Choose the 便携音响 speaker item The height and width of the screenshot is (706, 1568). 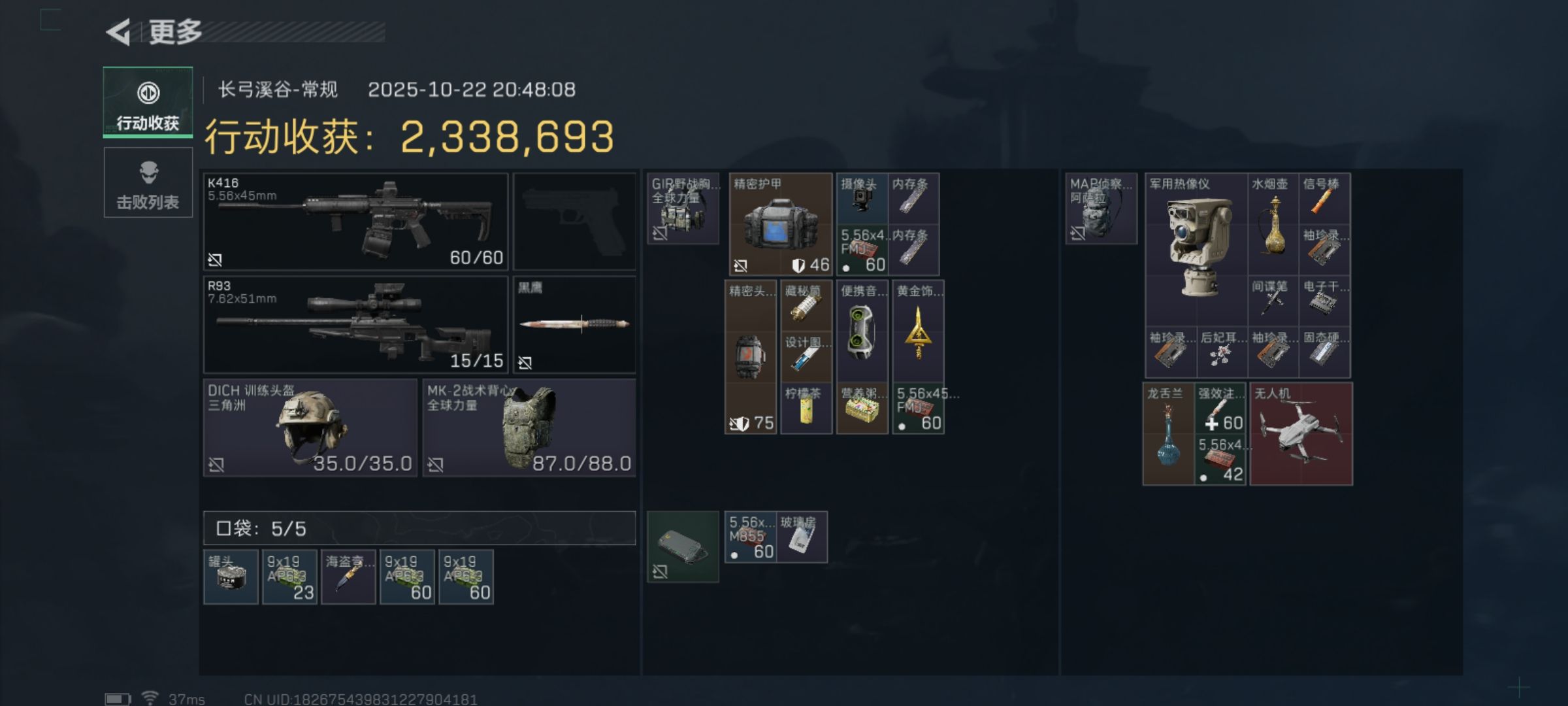862,330
